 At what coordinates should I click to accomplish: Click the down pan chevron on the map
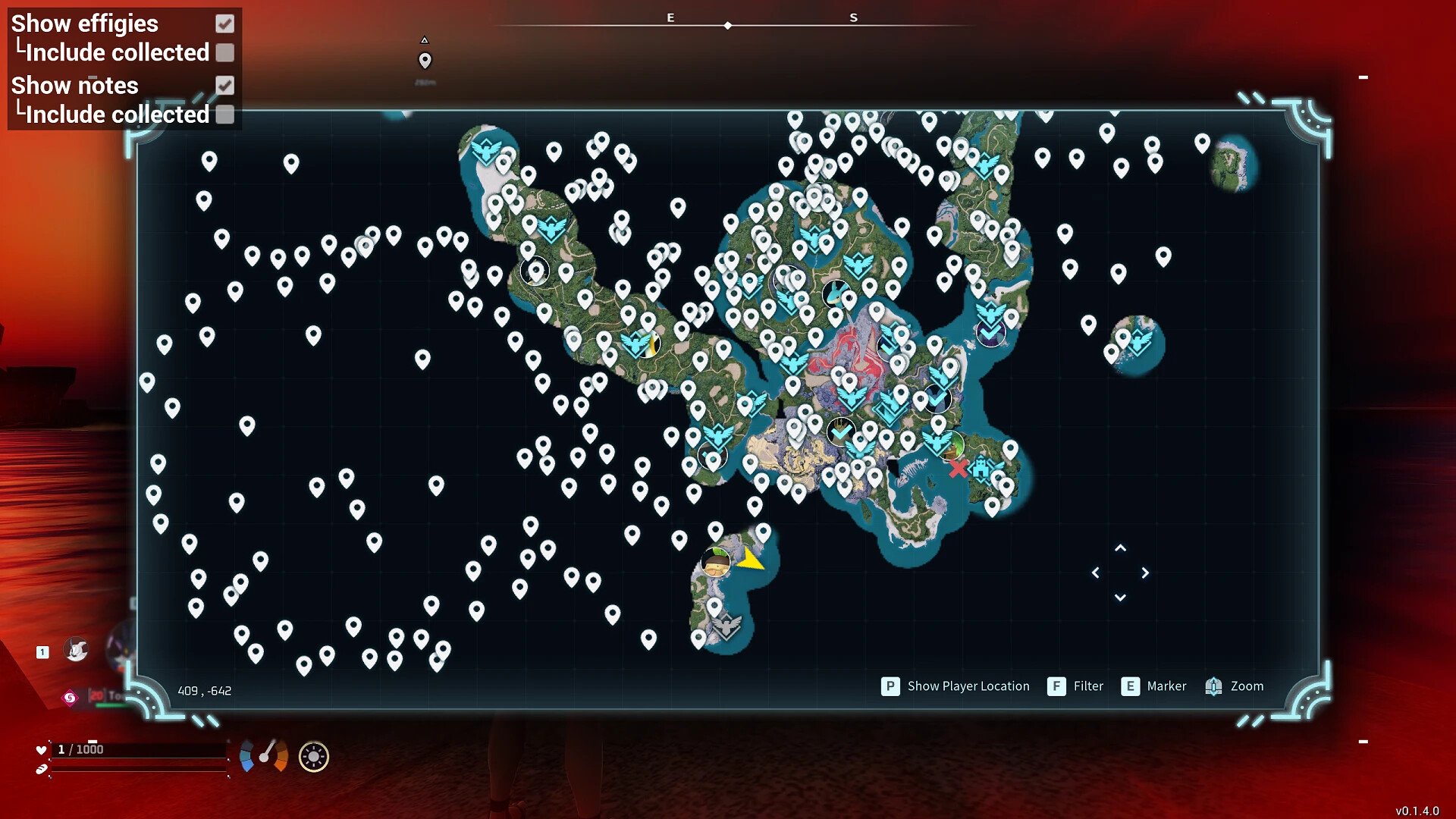coord(1120,598)
